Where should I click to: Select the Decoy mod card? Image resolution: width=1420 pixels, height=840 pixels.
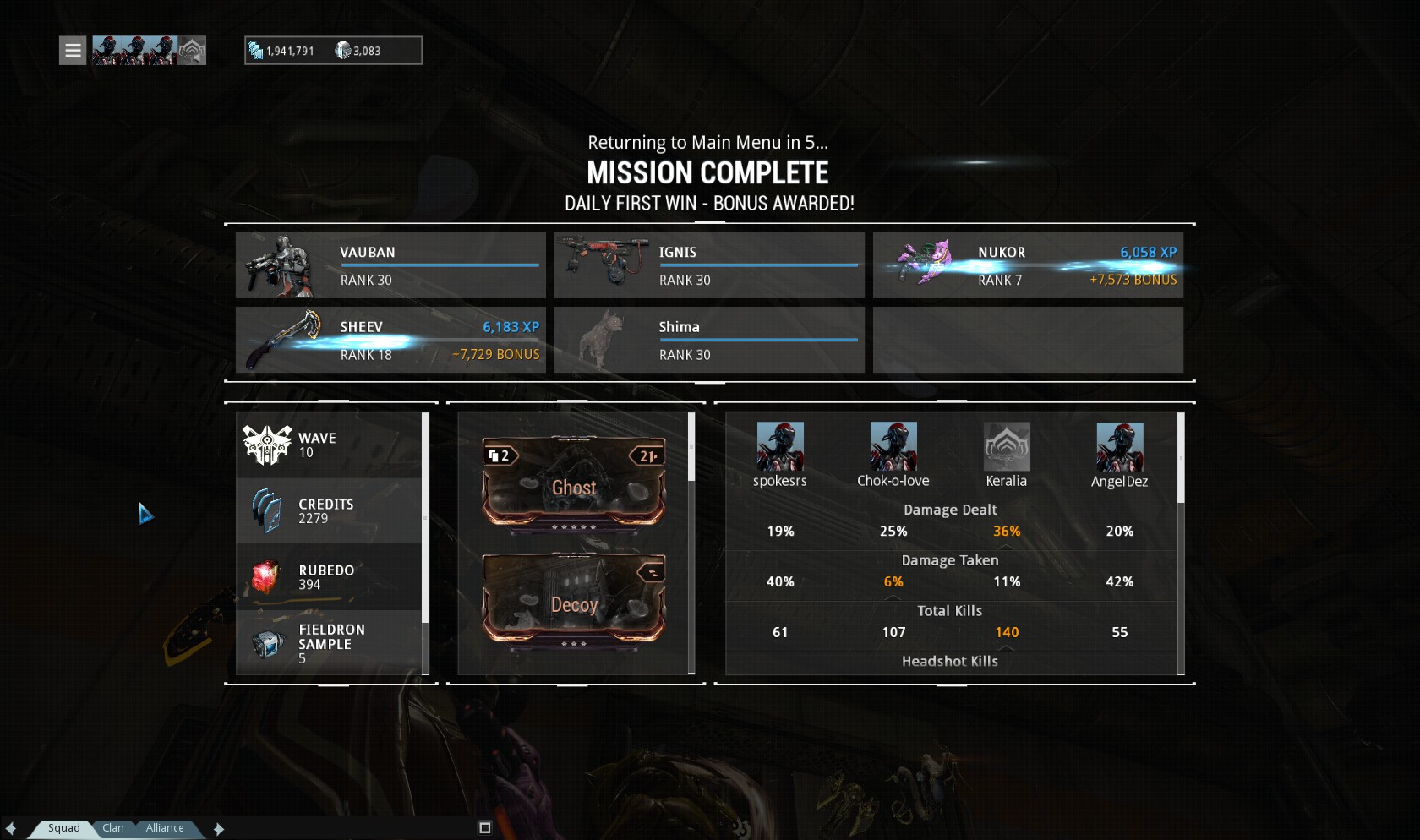(574, 603)
